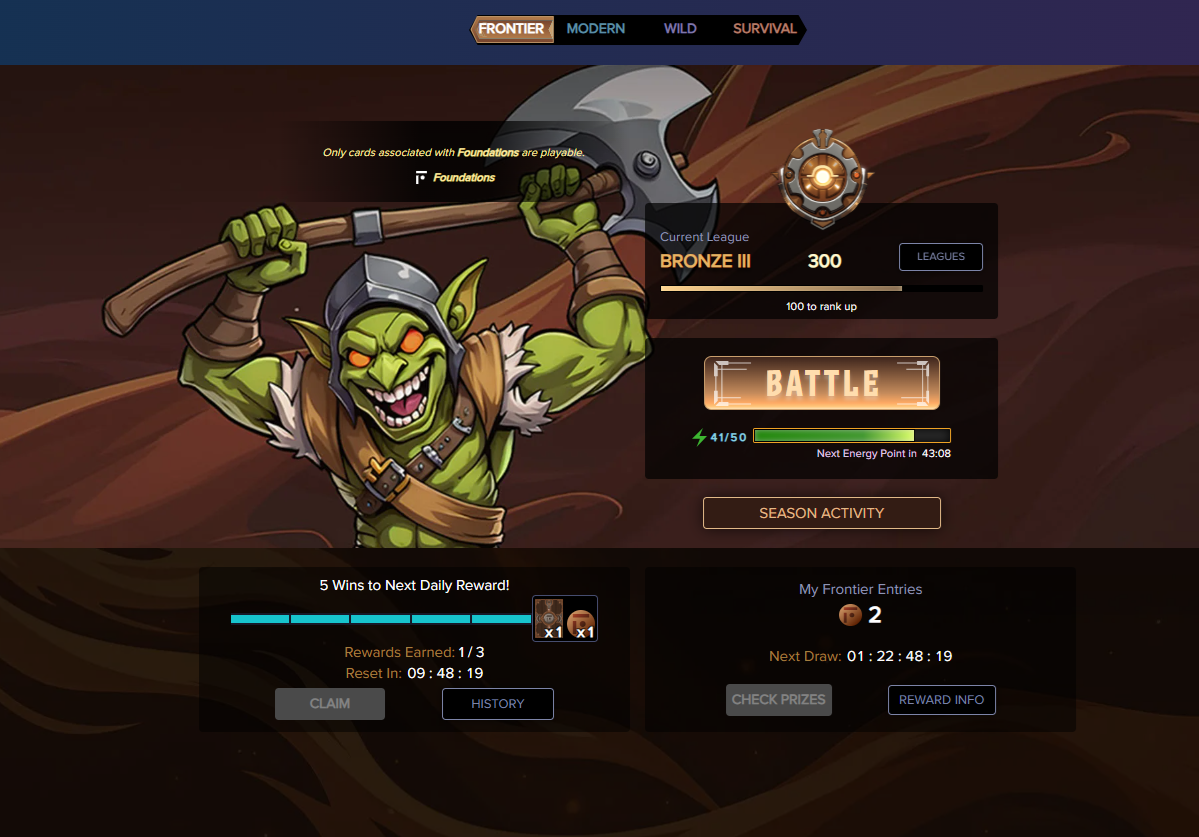This screenshot has height=837, width=1199.
Task: Start a match with the Battle button
Action: point(822,383)
